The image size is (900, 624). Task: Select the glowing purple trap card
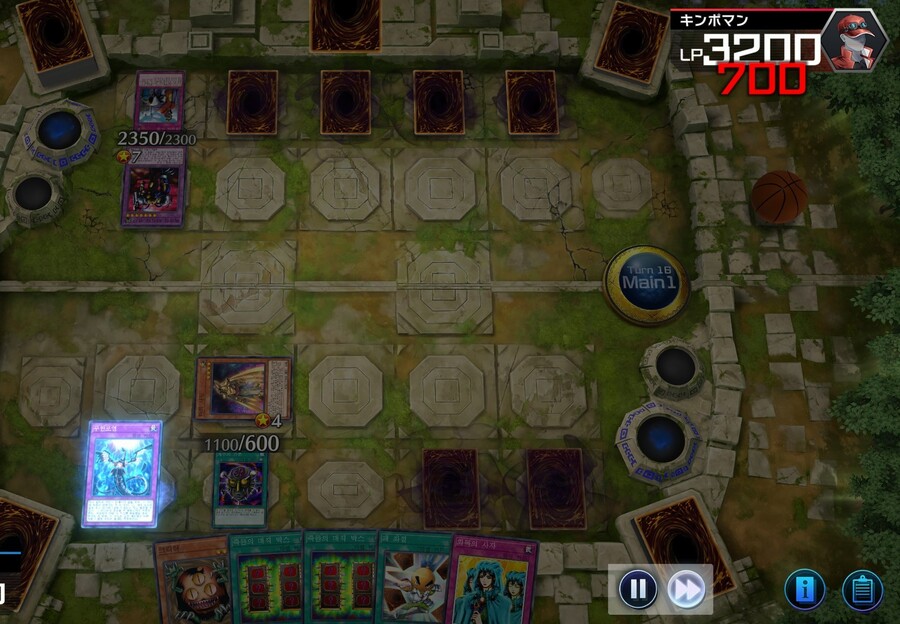[x=121, y=473]
